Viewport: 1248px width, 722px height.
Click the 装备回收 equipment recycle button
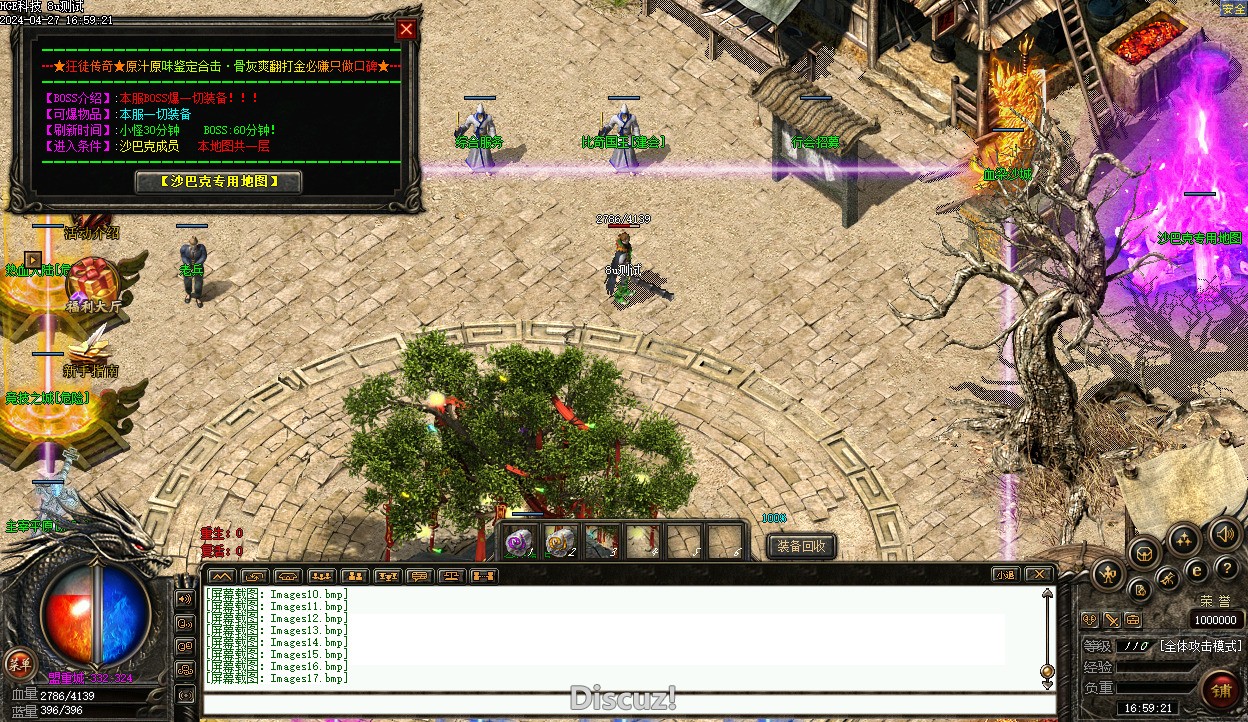coord(801,546)
